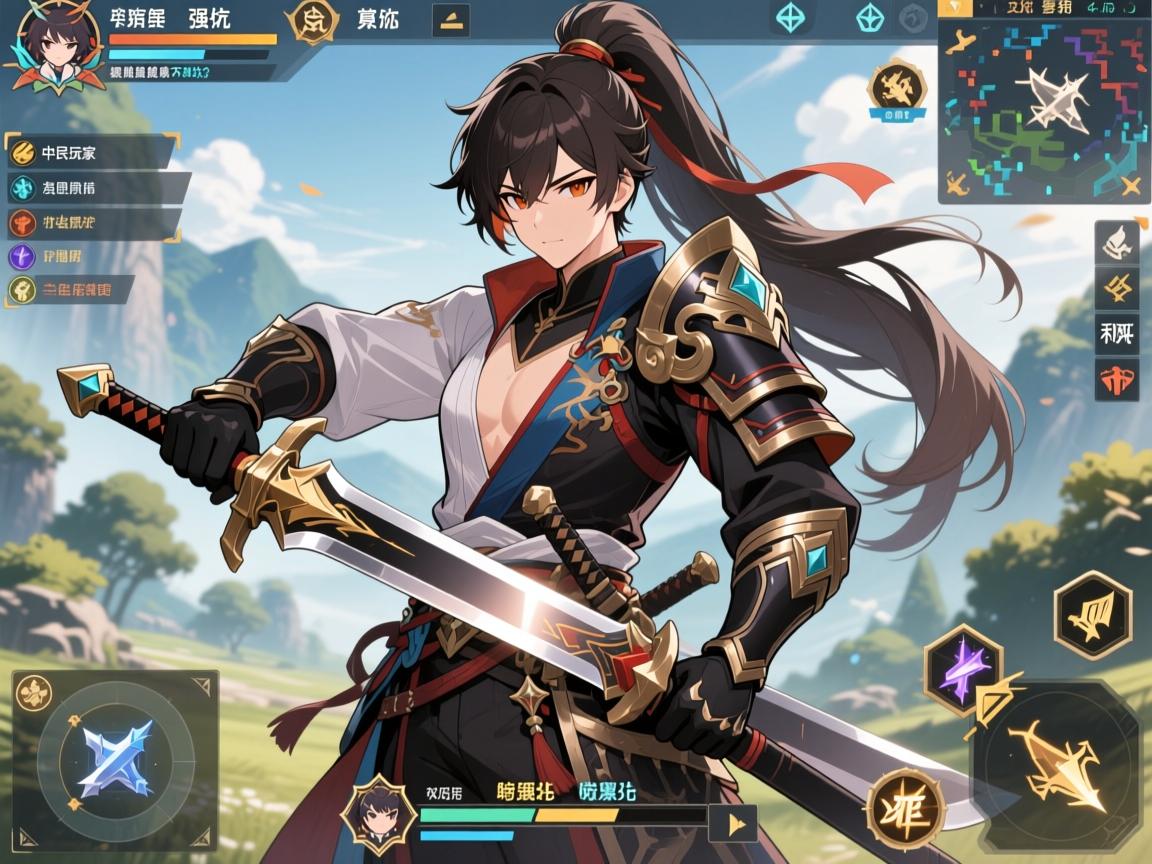Select the menu row with the yellow round icon

click(x=90, y=154)
